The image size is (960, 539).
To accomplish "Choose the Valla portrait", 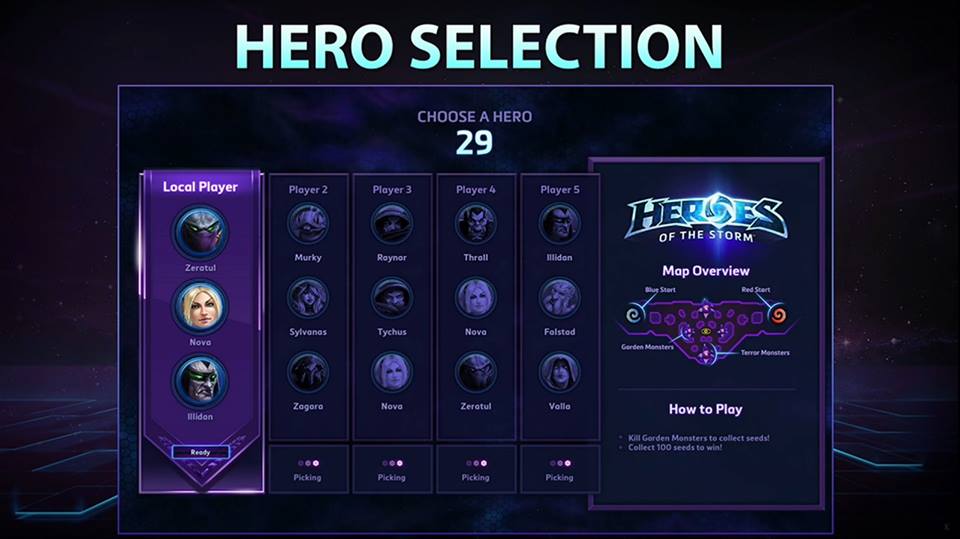I will (560, 372).
